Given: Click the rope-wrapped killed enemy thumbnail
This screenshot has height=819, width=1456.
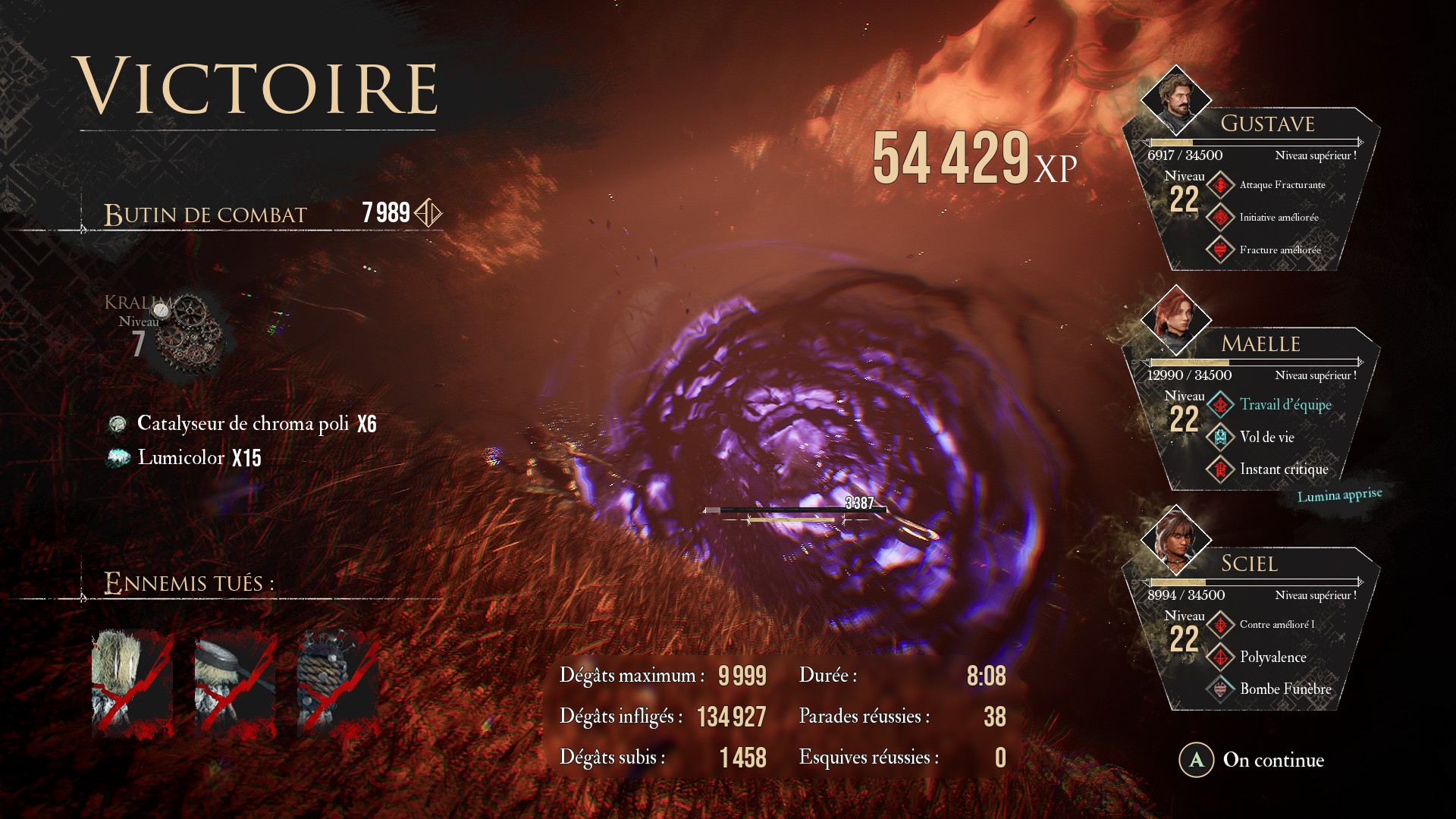Looking at the screenshot, I should pos(338,682).
